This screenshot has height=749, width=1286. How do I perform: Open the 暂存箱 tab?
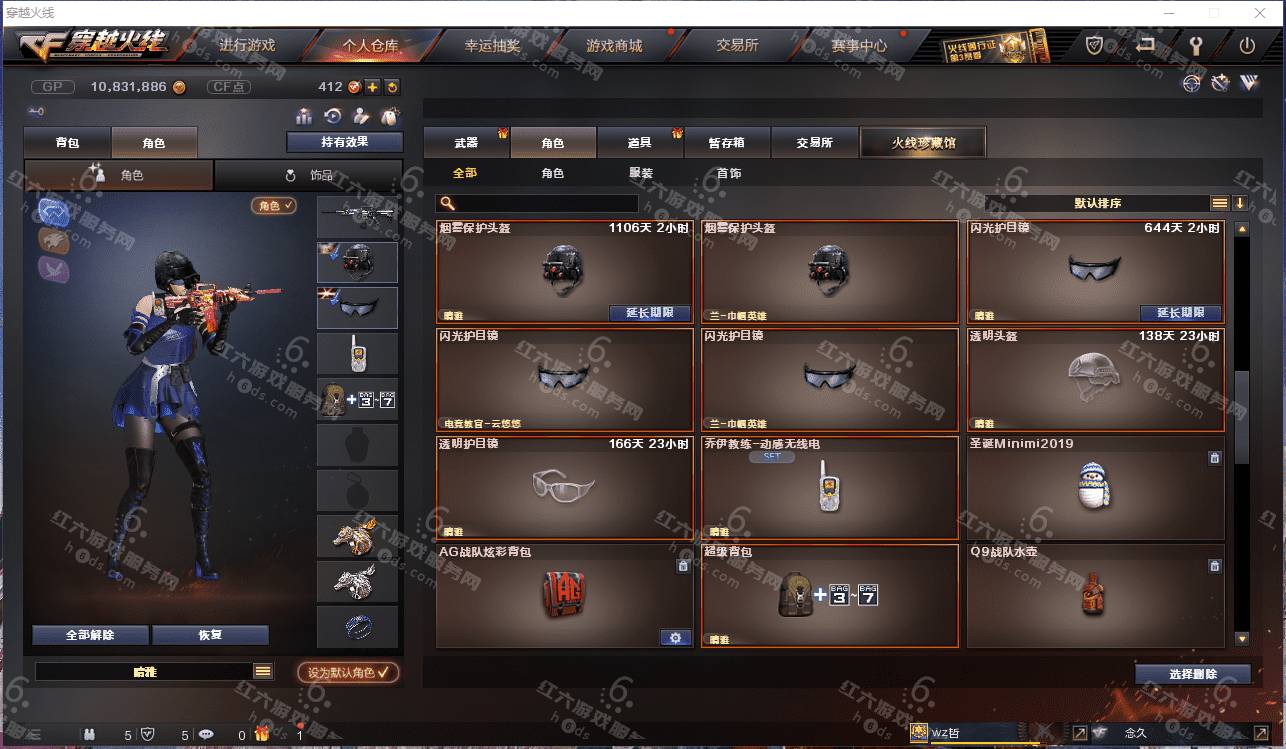tap(726, 143)
